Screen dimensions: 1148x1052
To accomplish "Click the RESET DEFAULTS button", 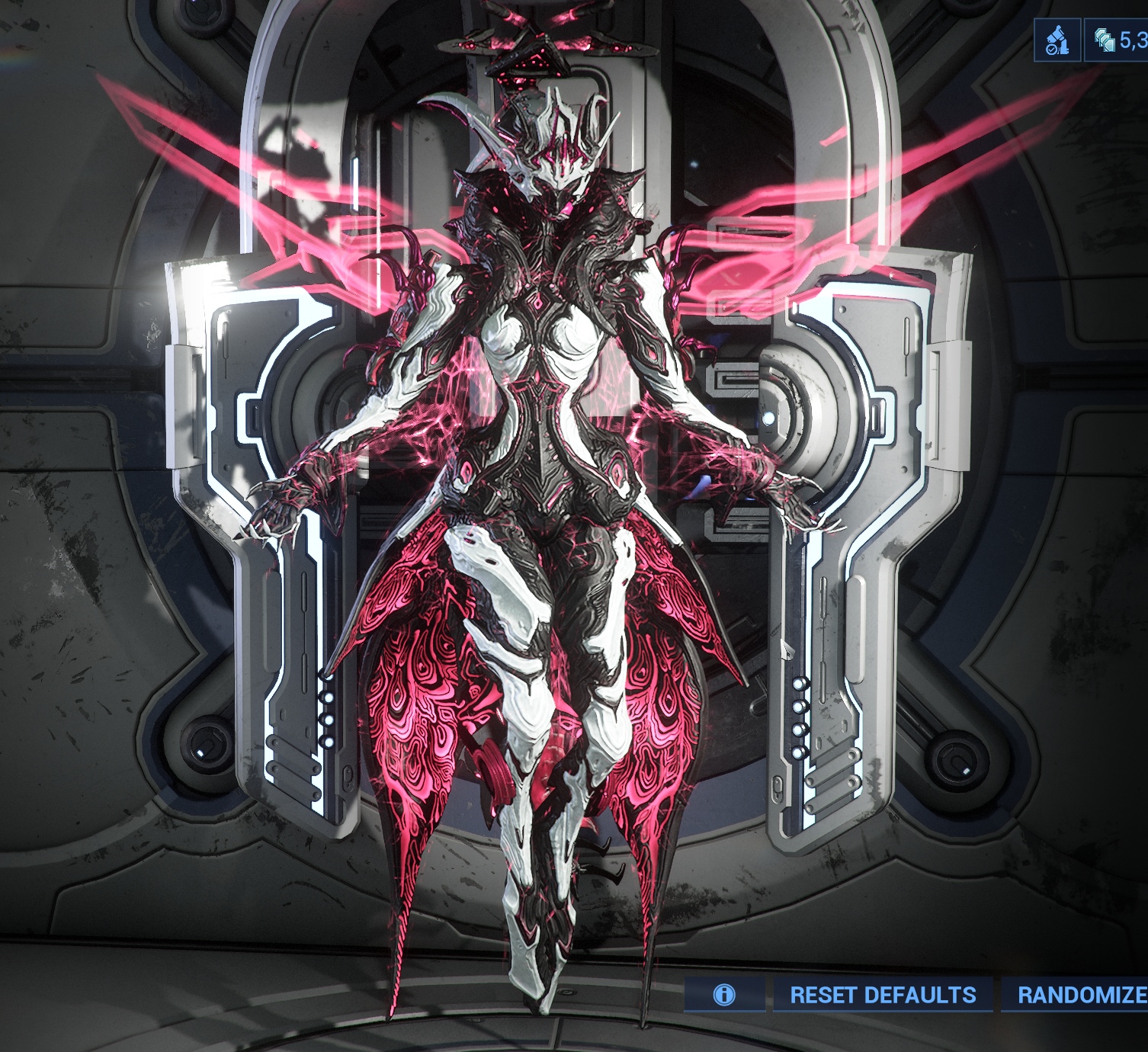I will (882, 995).
